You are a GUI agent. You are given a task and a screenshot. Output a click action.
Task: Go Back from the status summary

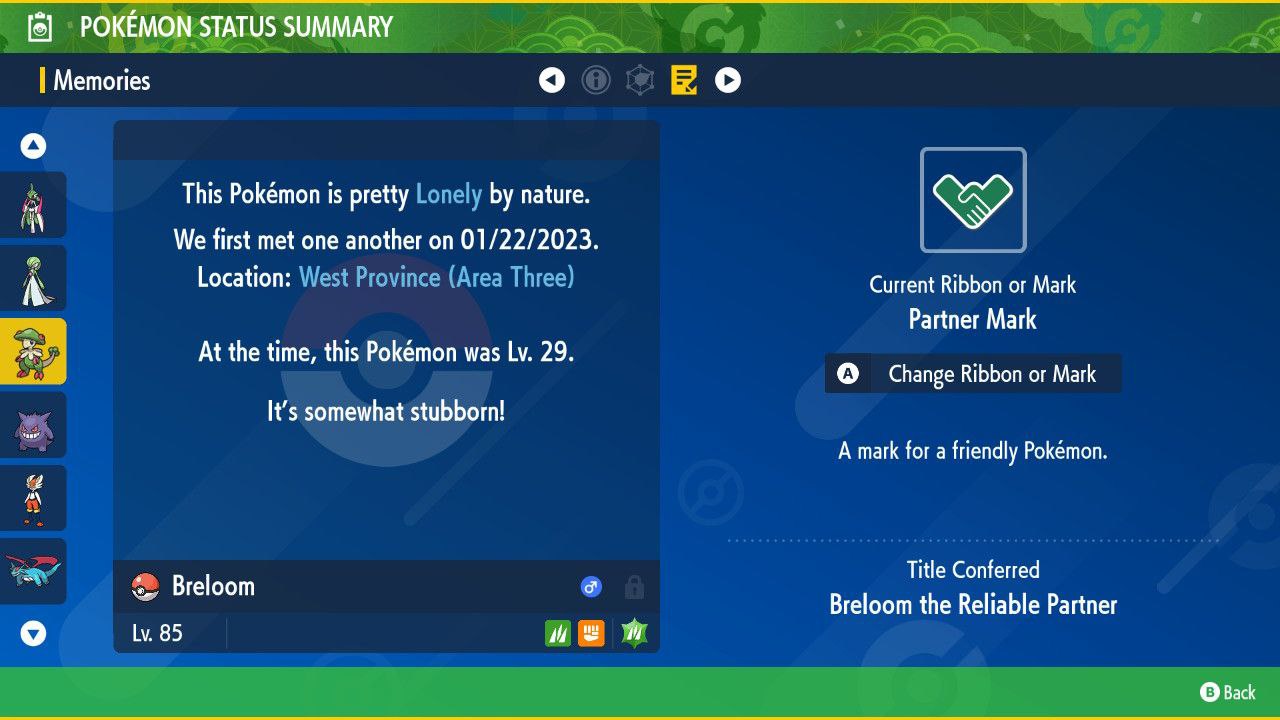(x=1228, y=692)
